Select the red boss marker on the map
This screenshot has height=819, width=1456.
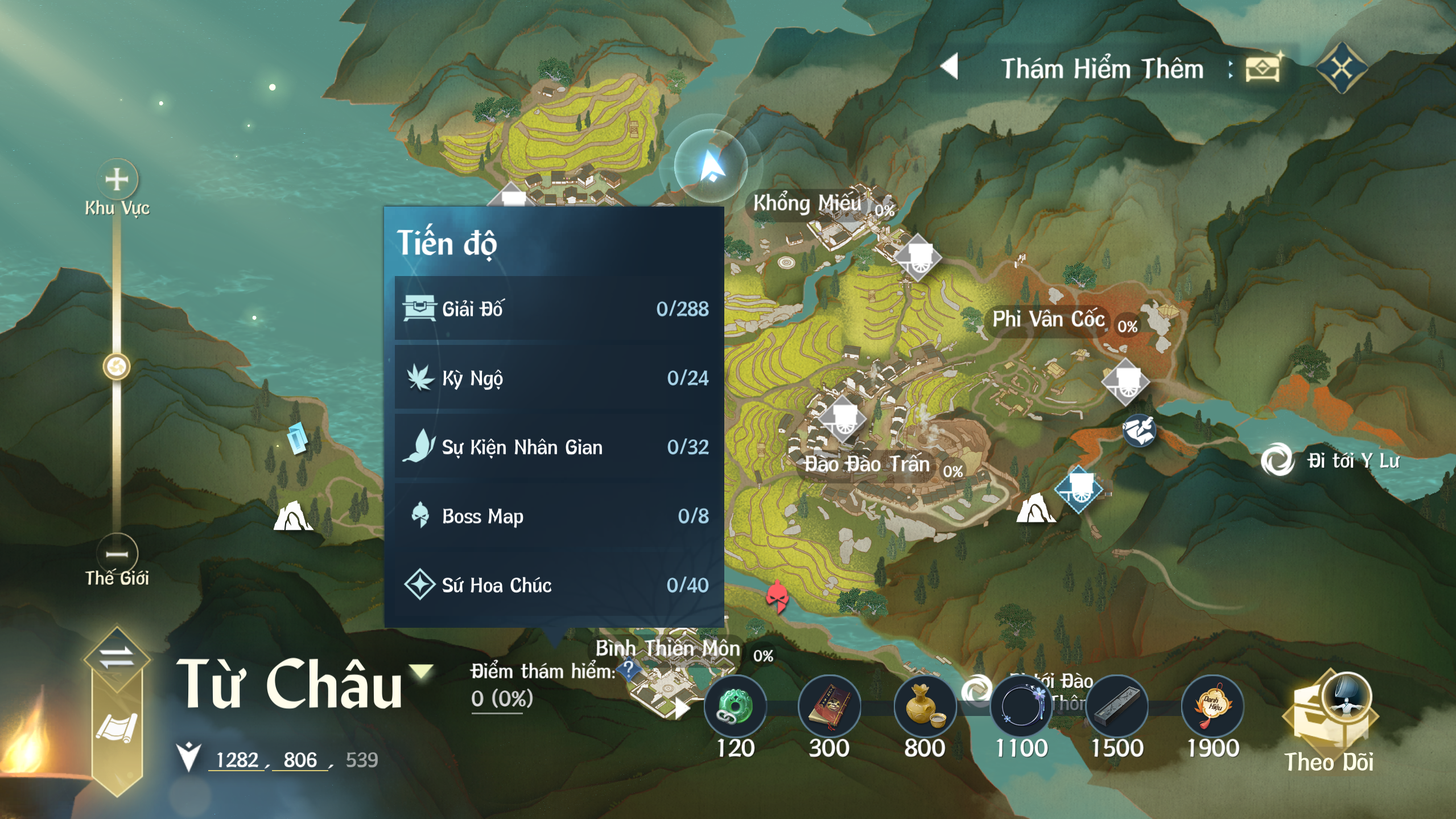click(x=777, y=596)
